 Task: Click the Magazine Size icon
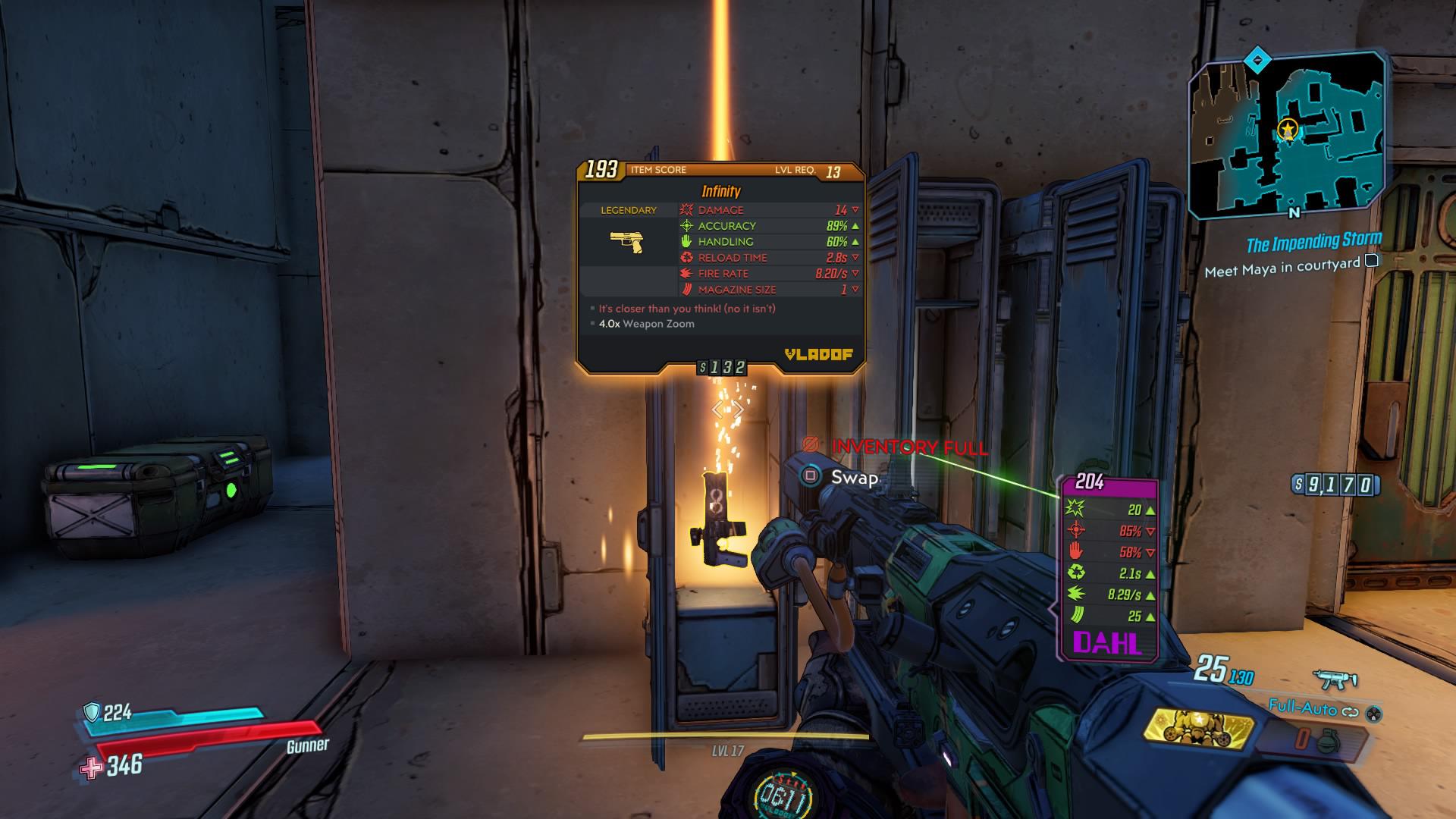tap(686, 290)
